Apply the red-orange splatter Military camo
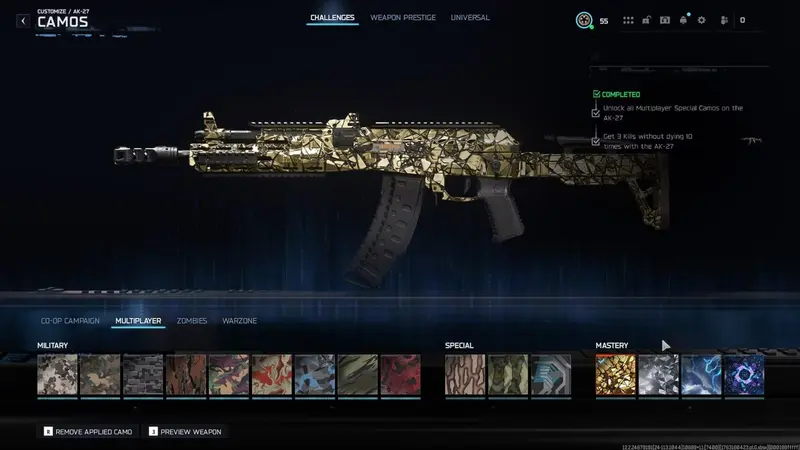The width and height of the screenshot is (800, 450). (x=272, y=375)
